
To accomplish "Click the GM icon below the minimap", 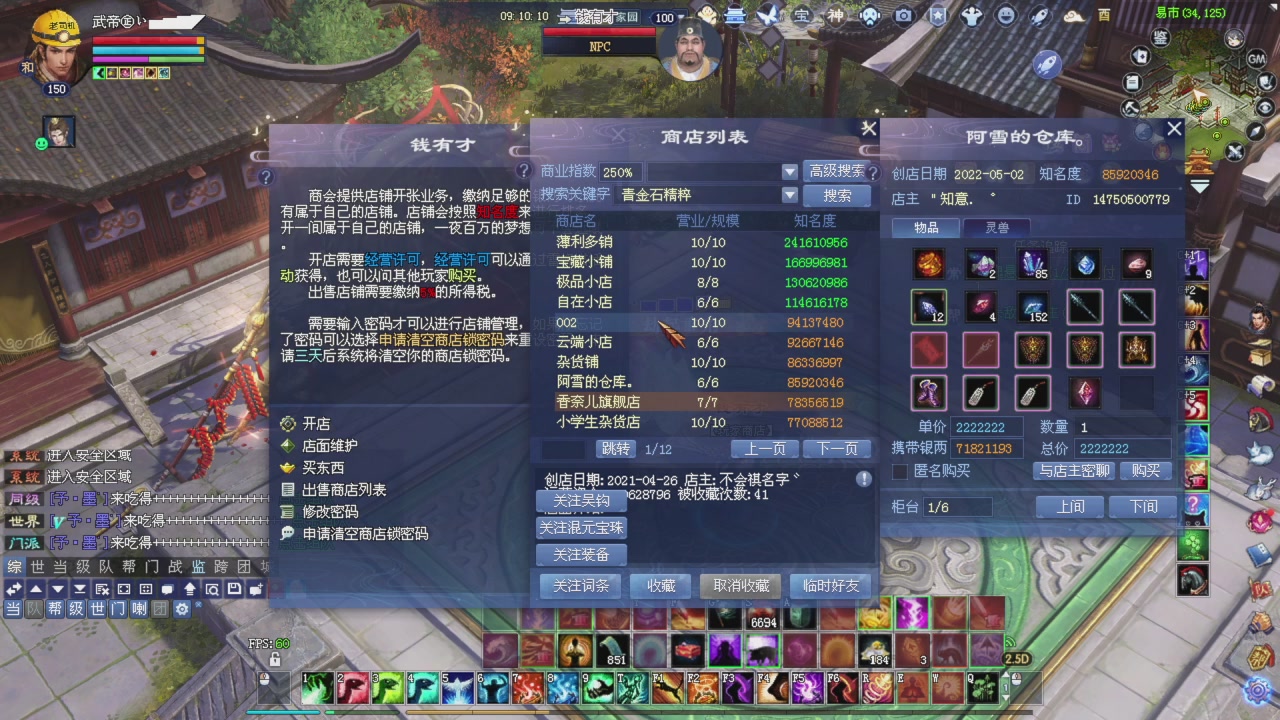I will pyautogui.click(x=1257, y=59).
